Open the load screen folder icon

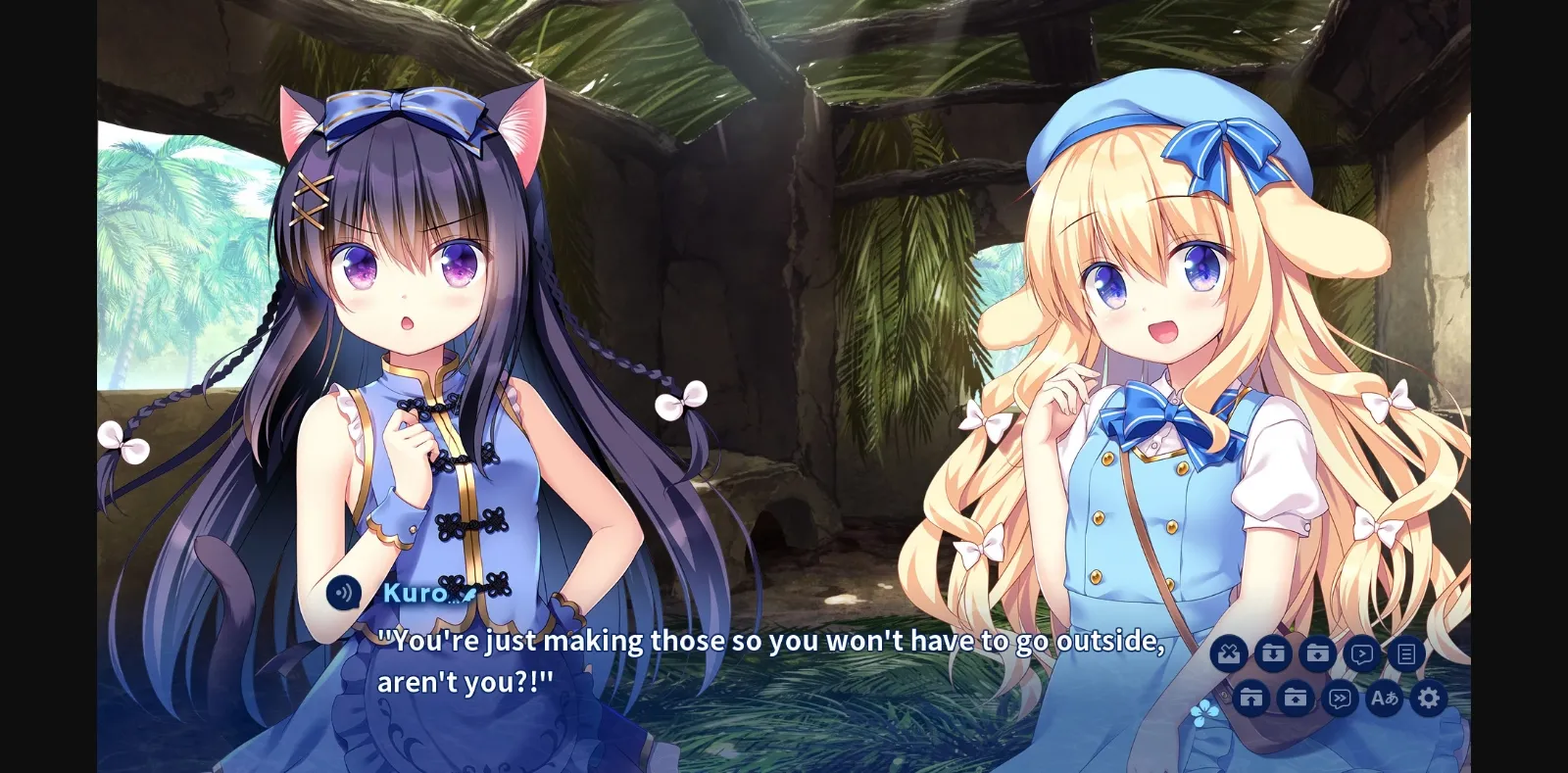[1294, 699]
